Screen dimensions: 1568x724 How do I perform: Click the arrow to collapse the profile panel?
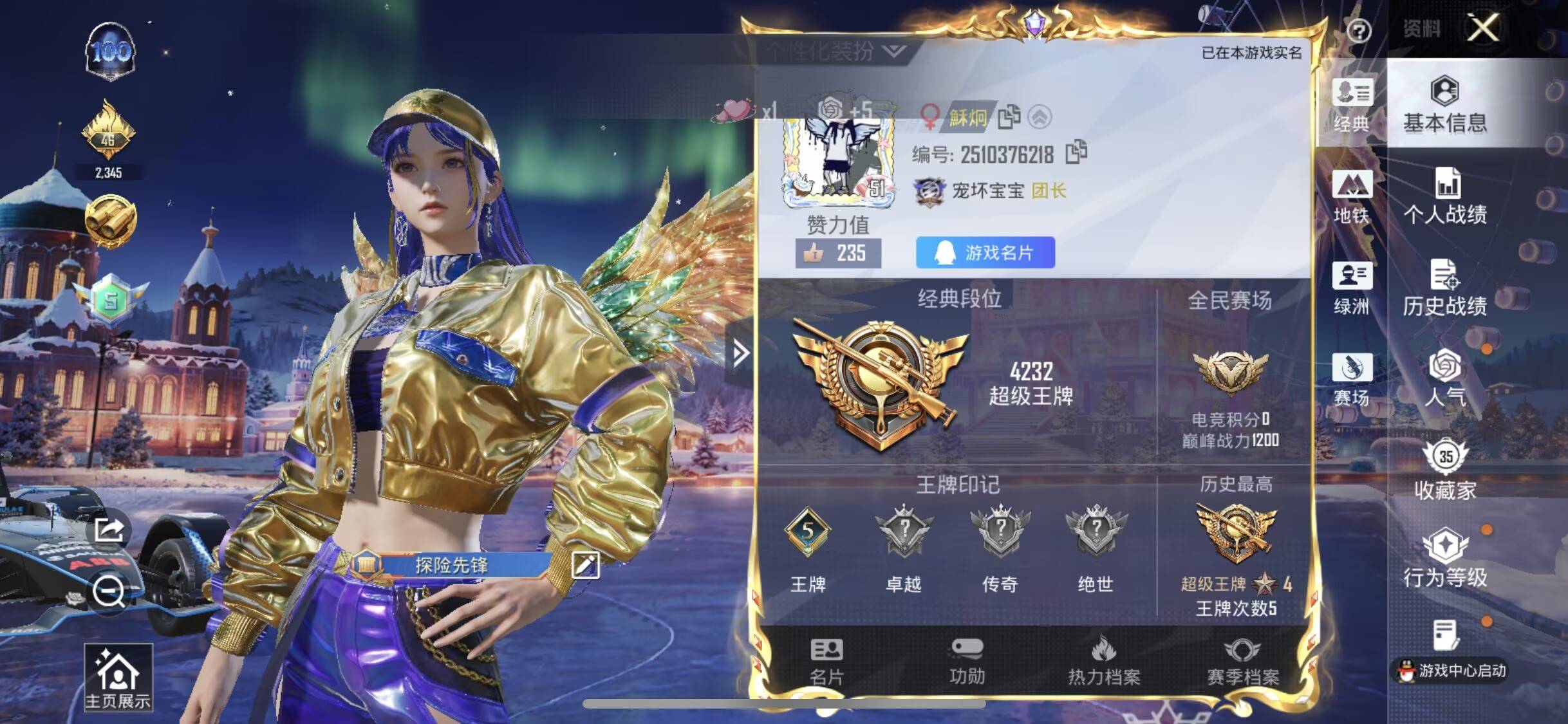[x=742, y=353]
